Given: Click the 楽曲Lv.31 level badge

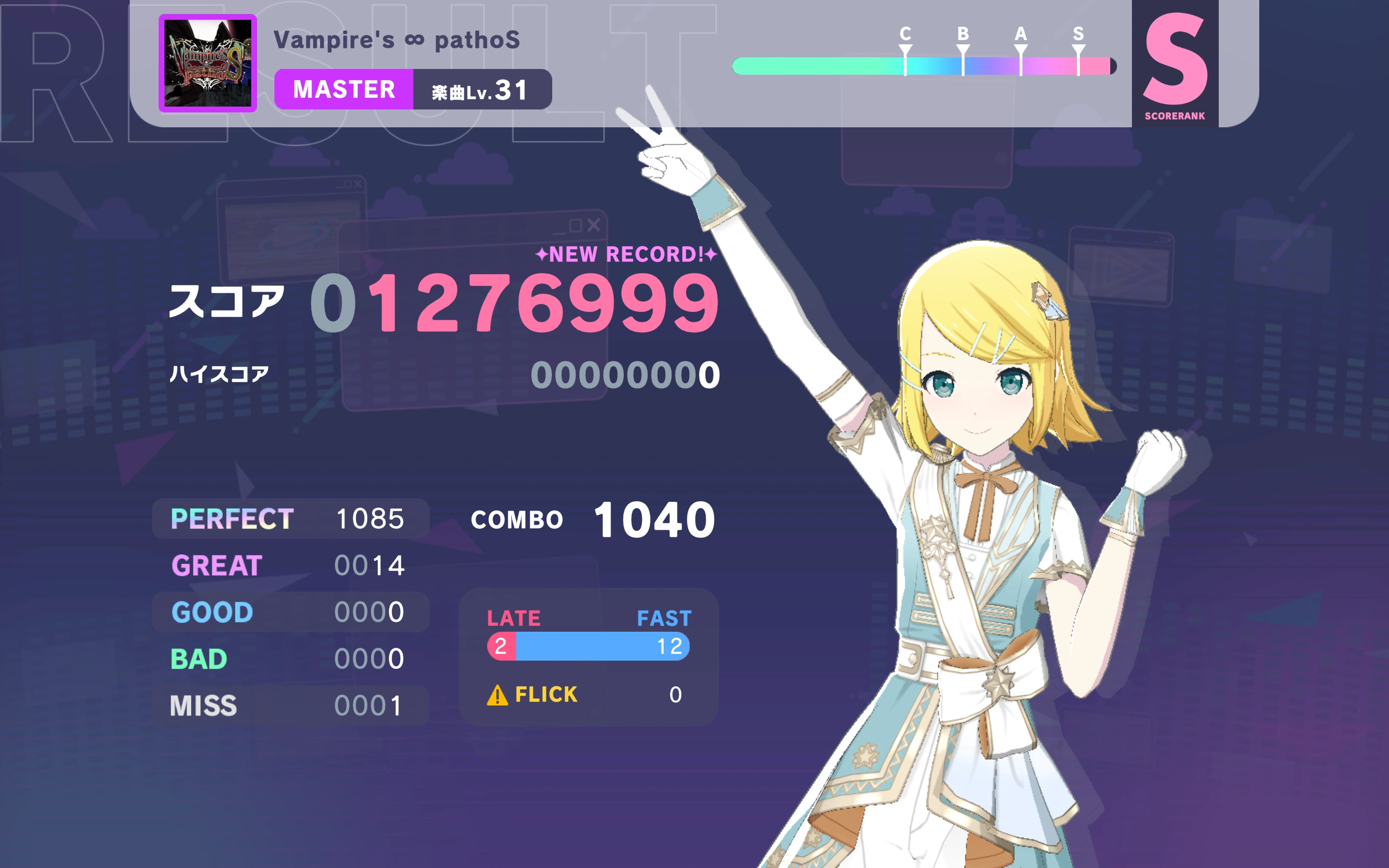Looking at the screenshot, I should 484,89.
